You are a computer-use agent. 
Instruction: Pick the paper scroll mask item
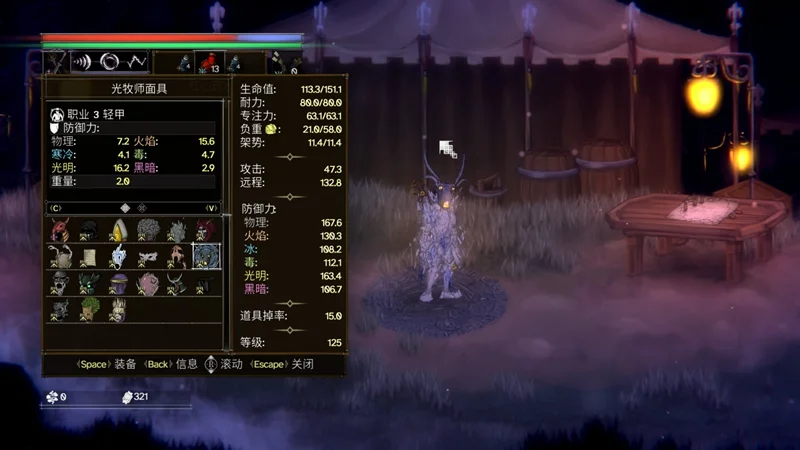pyautogui.click(x=90, y=258)
